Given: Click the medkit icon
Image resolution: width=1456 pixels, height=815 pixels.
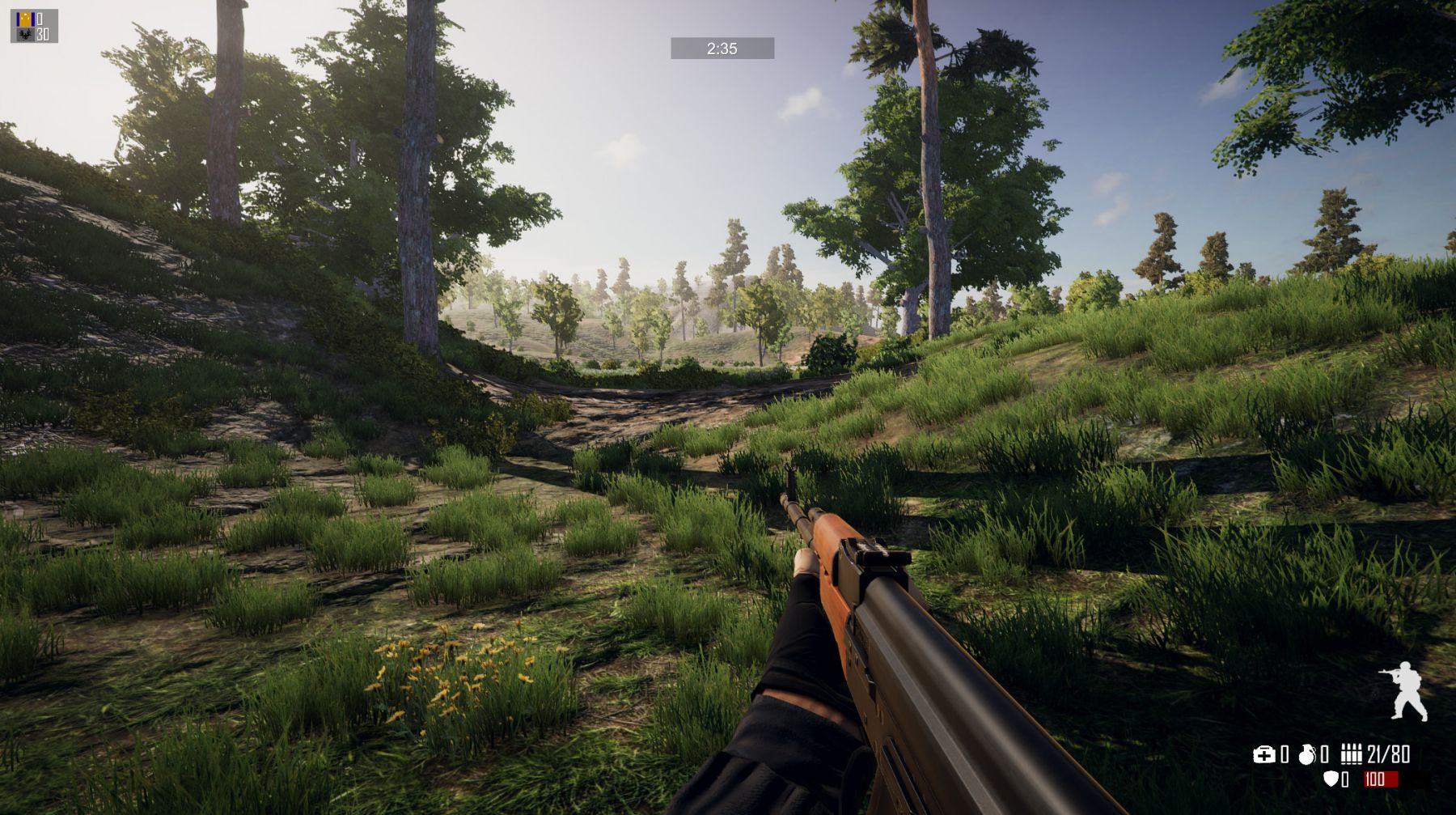Looking at the screenshot, I should (x=1263, y=755).
